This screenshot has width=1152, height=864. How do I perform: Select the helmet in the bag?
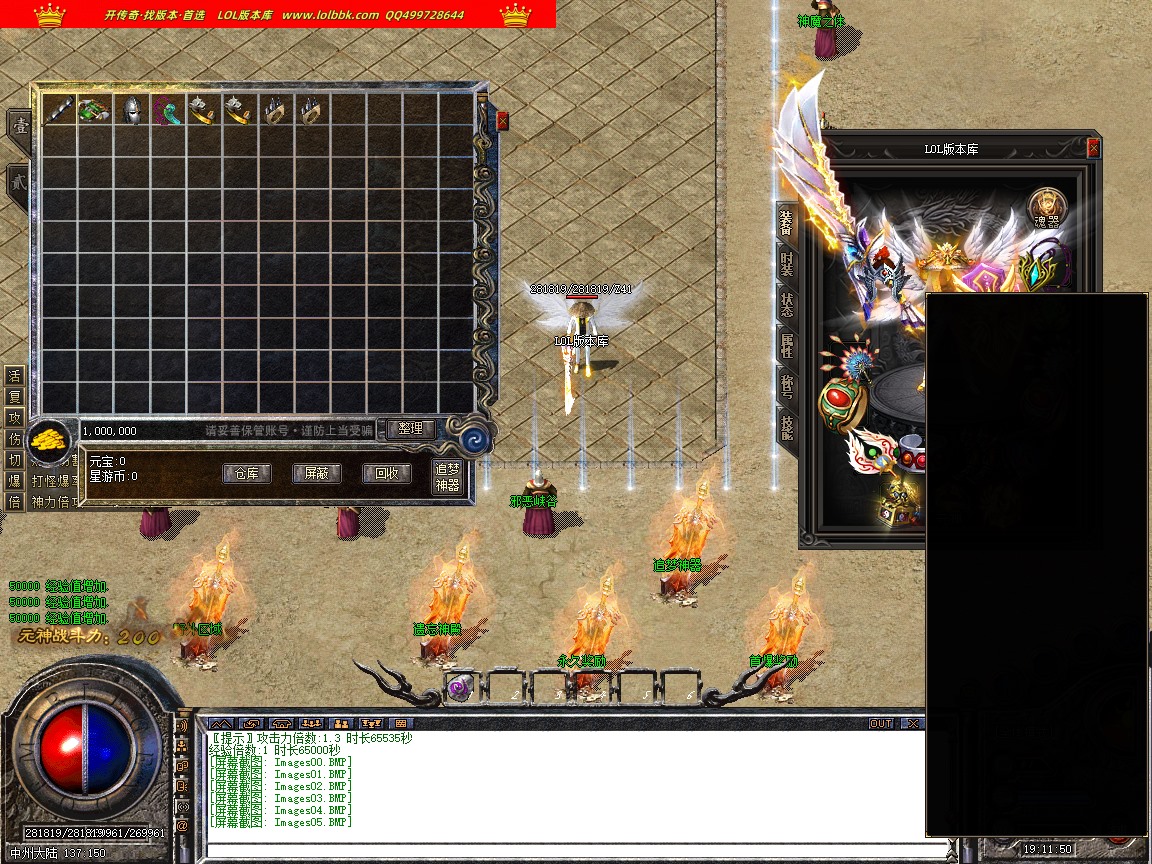point(131,110)
